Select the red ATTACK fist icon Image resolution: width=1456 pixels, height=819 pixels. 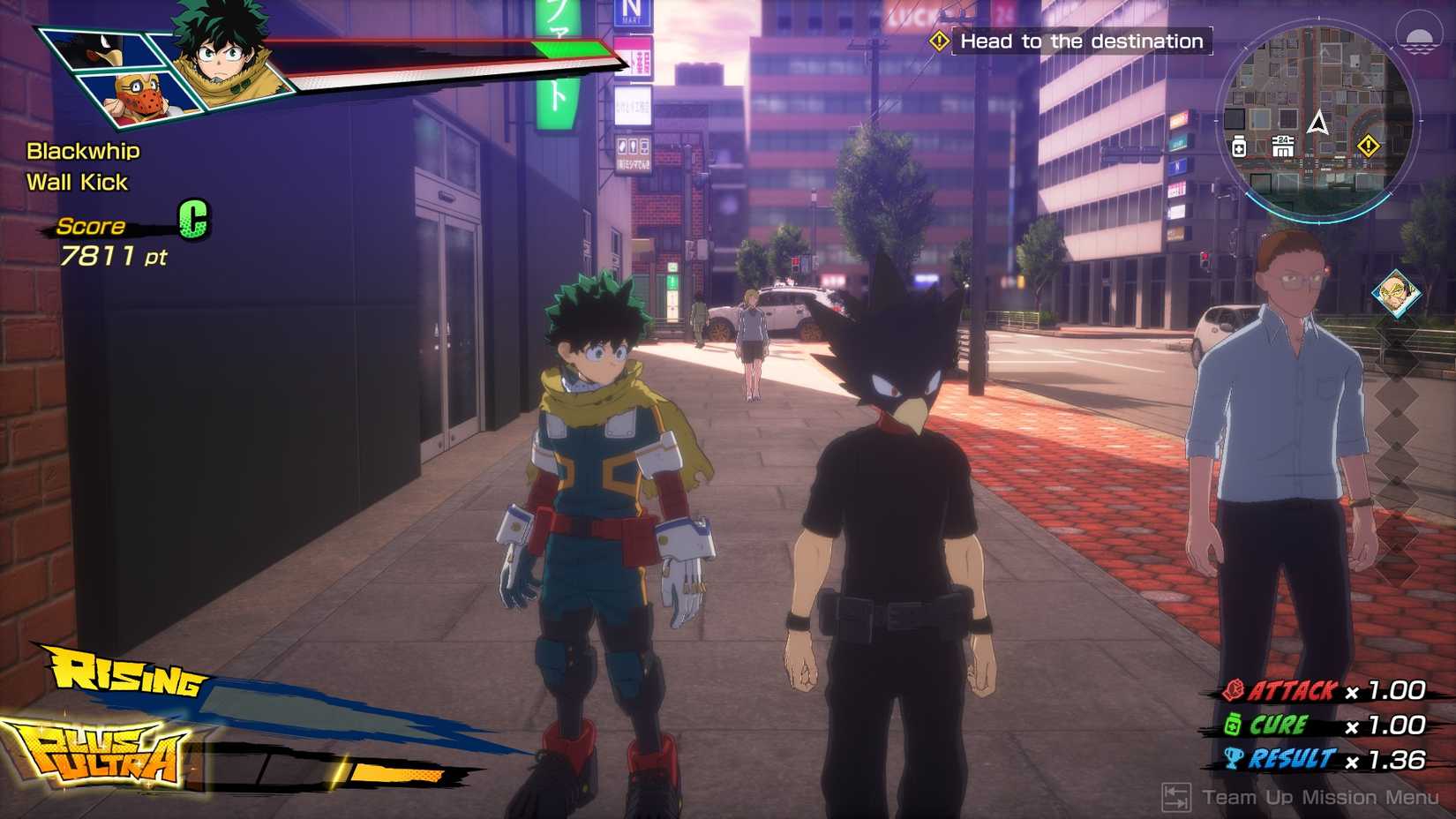point(1232,690)
